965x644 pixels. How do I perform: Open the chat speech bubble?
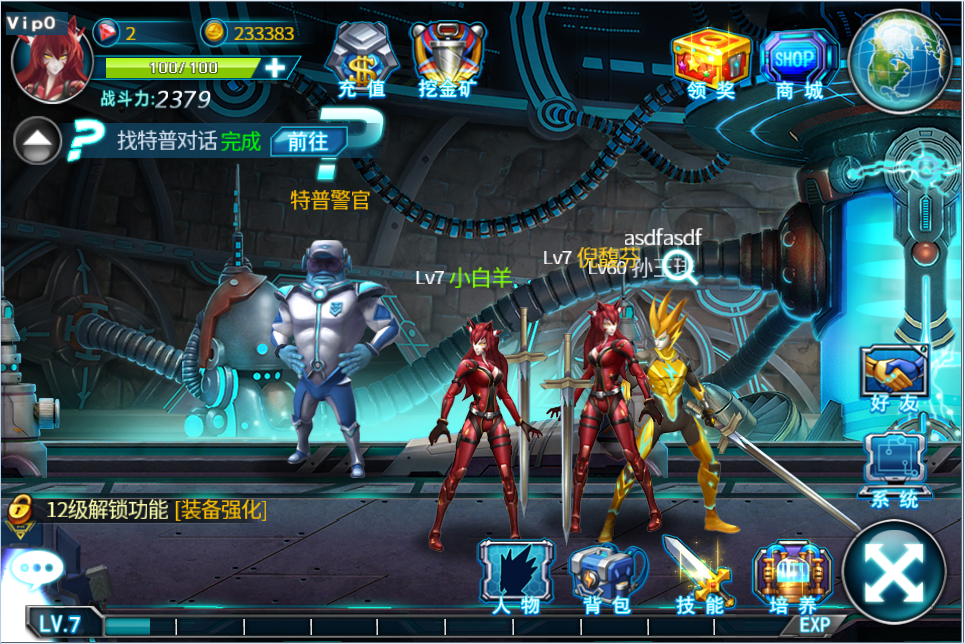click(x=37, y=570)
